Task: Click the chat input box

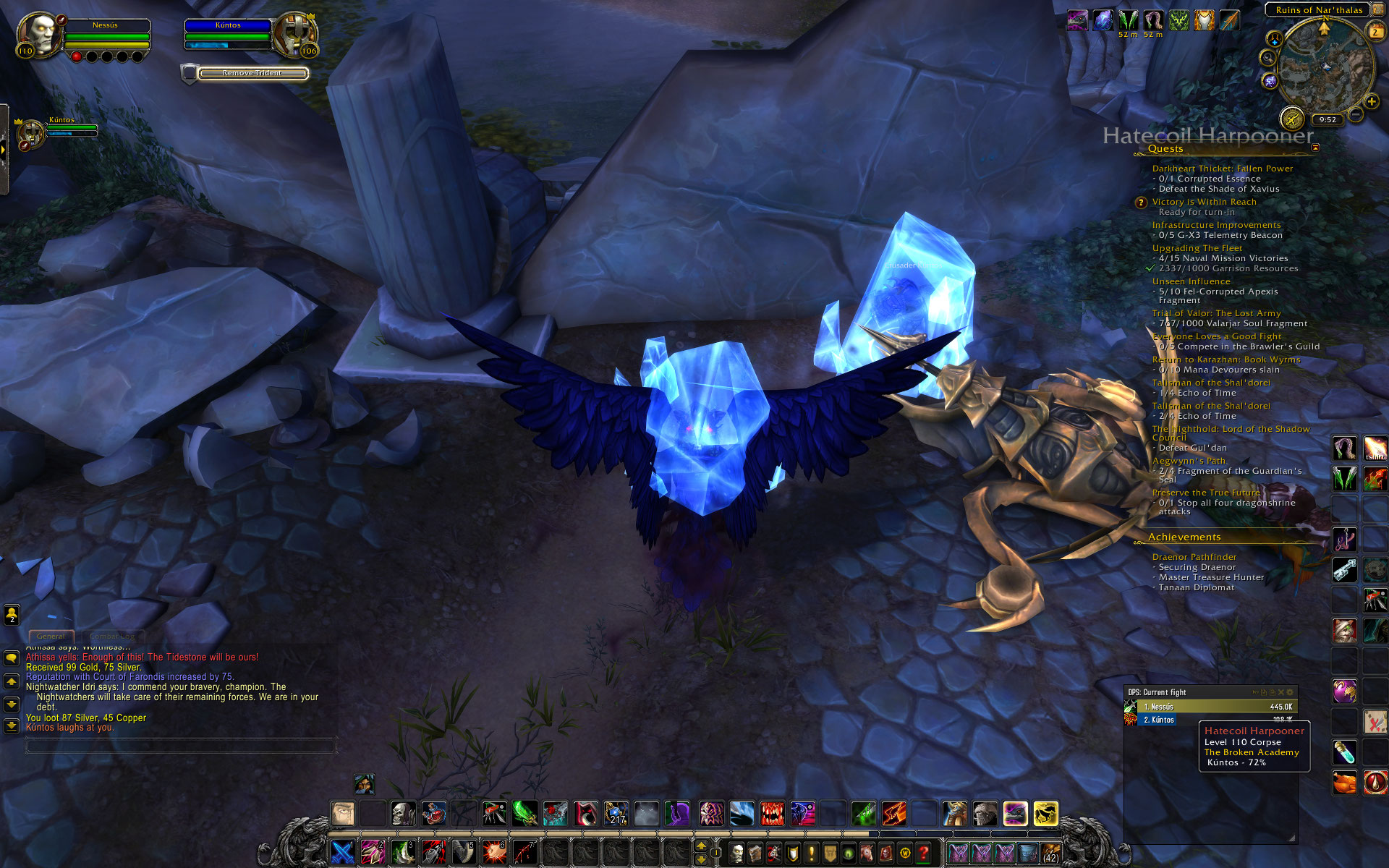Action: coord(181,745)
